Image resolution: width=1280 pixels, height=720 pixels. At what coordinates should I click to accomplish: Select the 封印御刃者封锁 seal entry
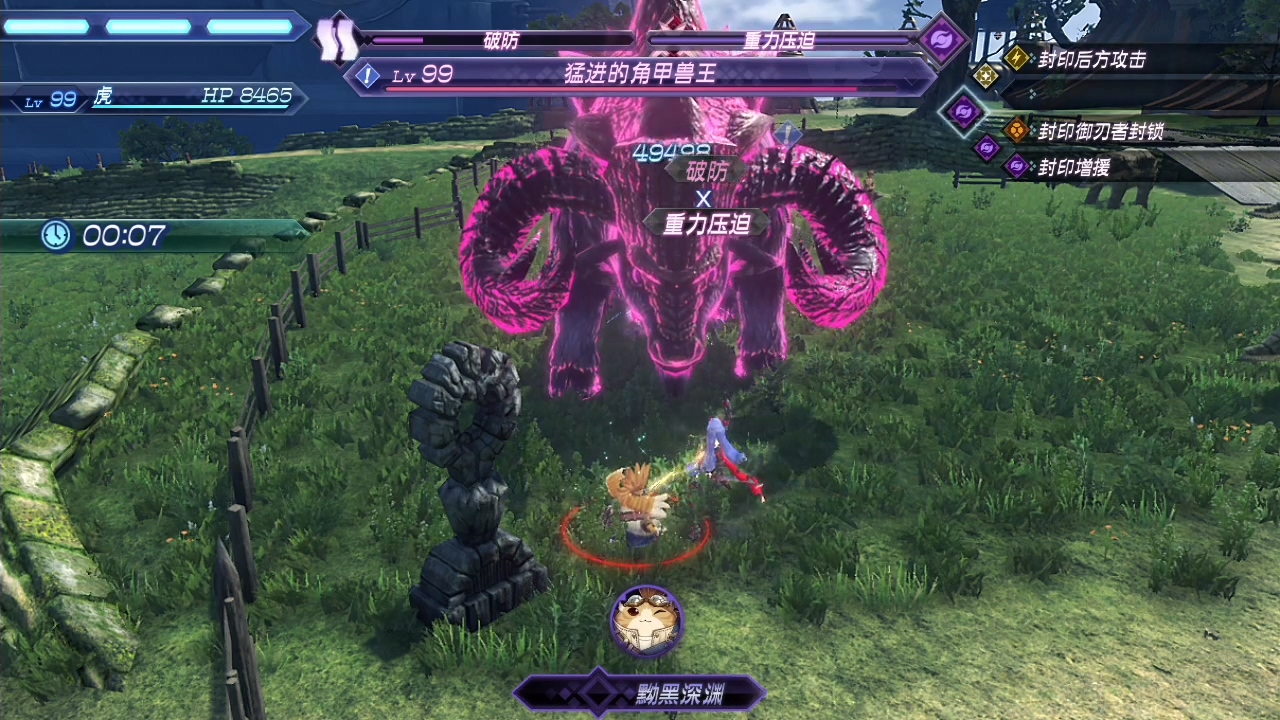coord(1099,131)
